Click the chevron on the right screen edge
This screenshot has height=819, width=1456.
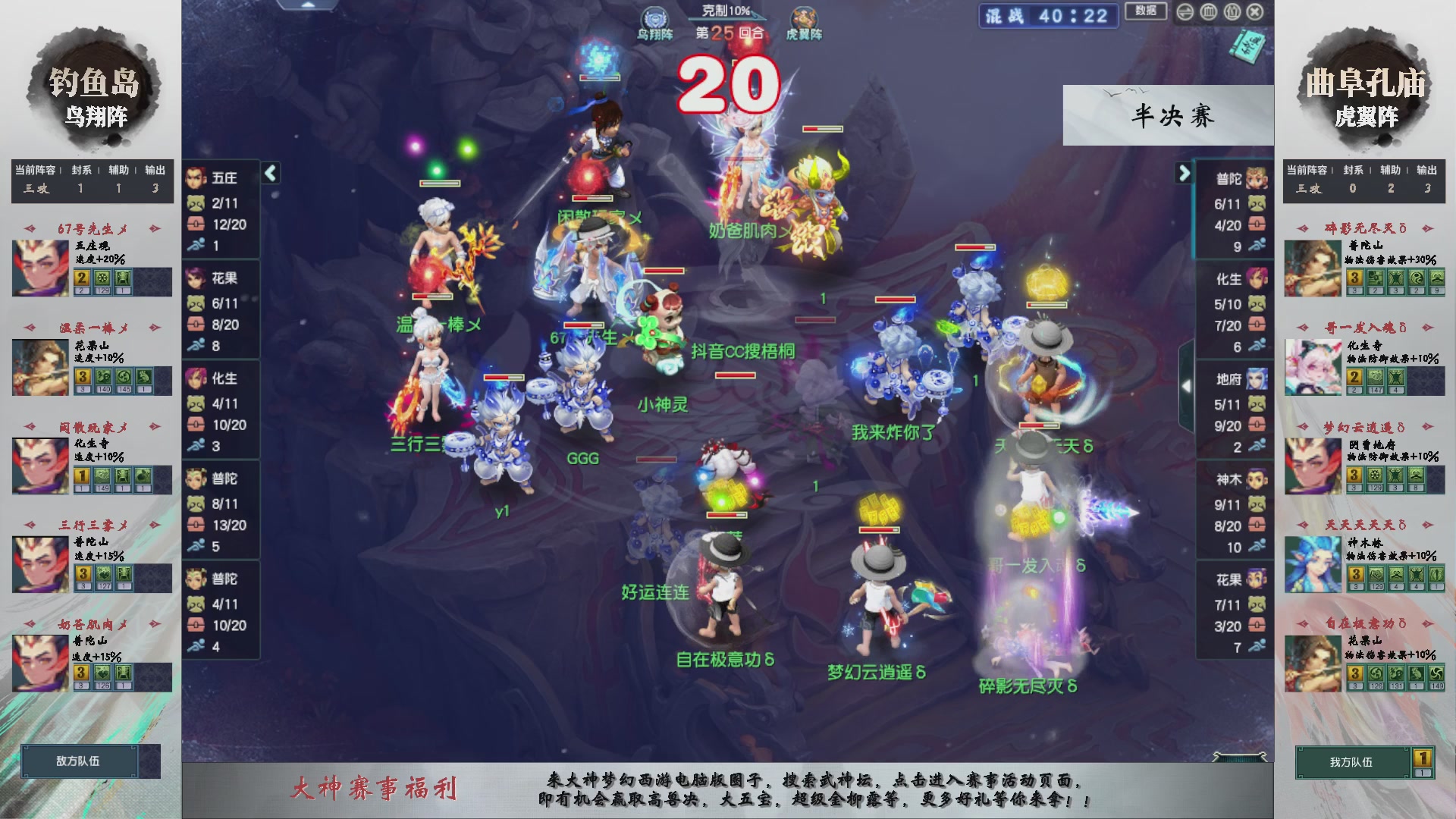[x=1185, y=387]
